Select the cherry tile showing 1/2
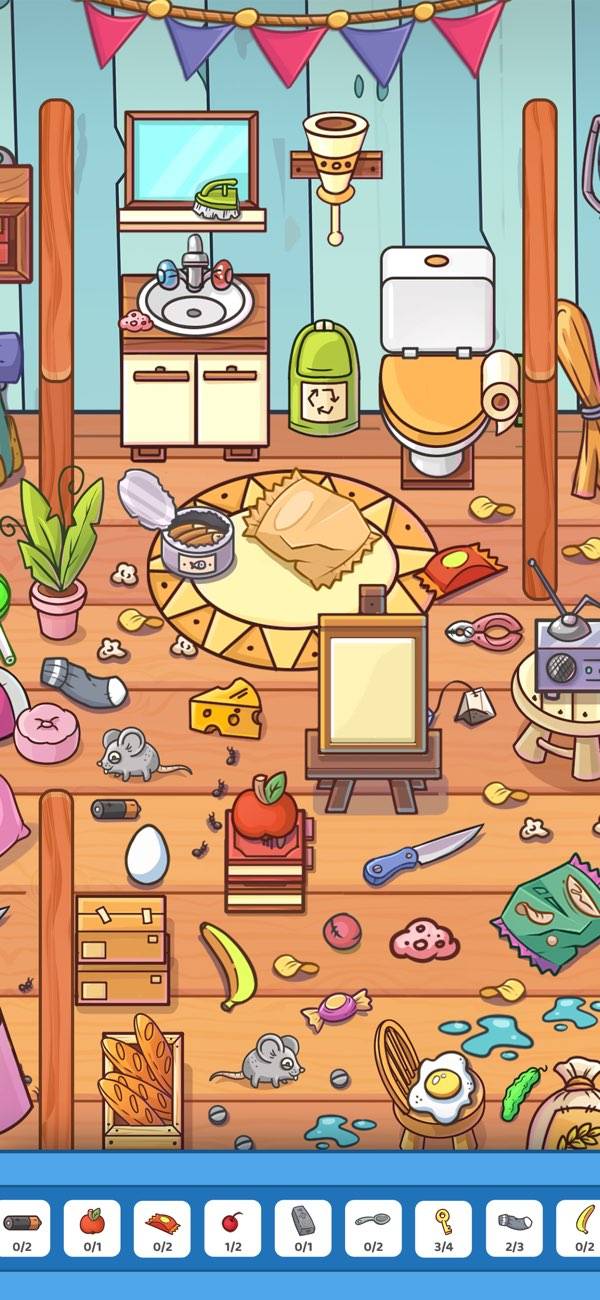 click(x=232, y=1228)
